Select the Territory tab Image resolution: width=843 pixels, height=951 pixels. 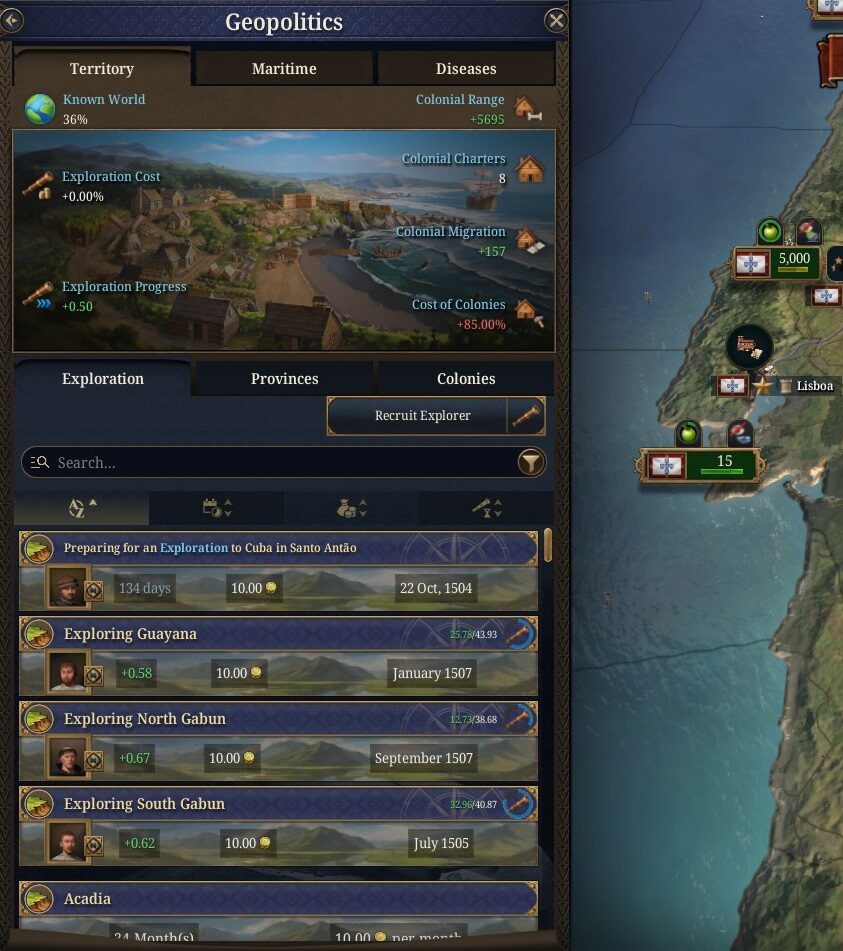point(101,69)
